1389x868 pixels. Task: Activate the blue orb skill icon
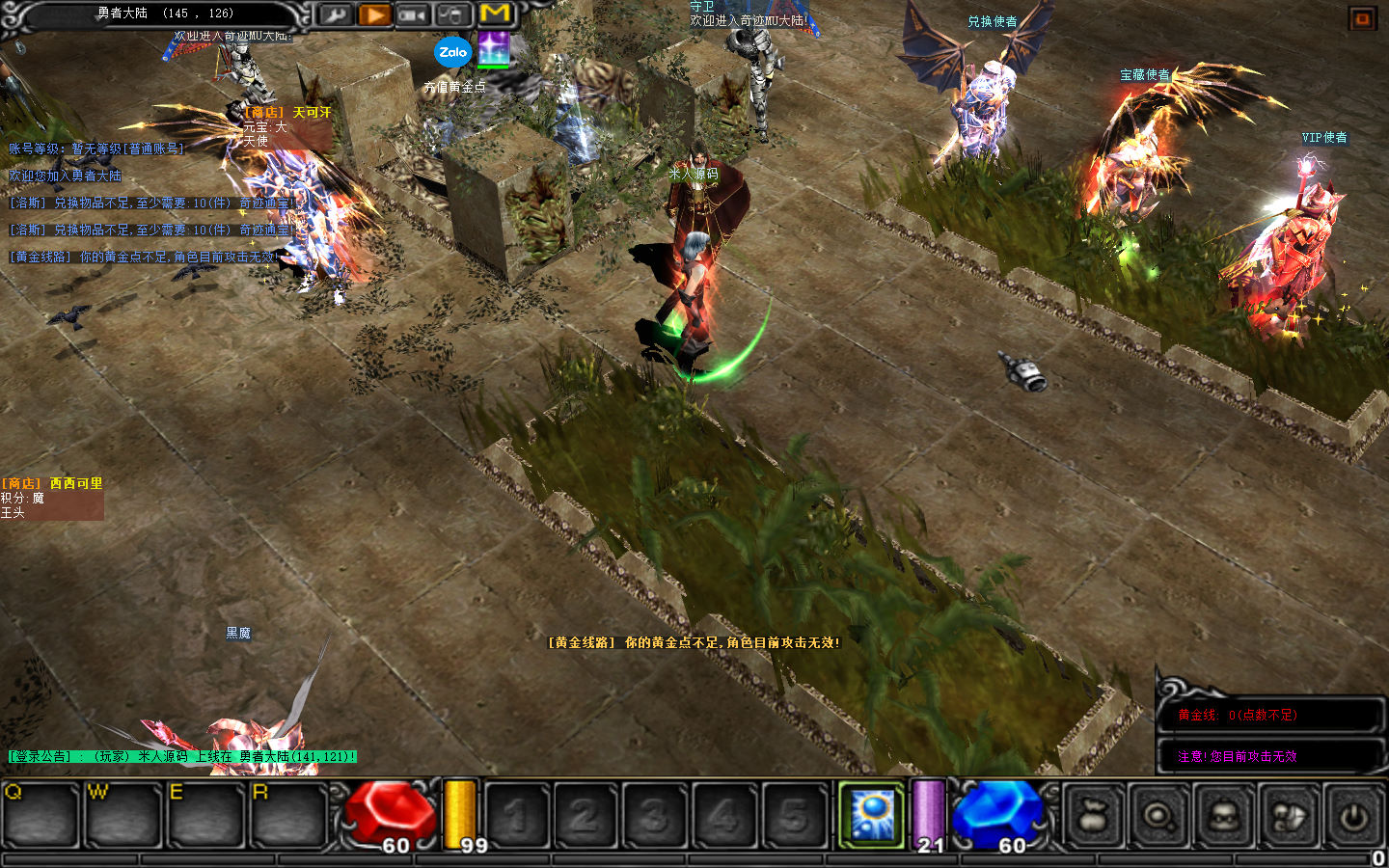pyautogui.click(x=872, y=815)
